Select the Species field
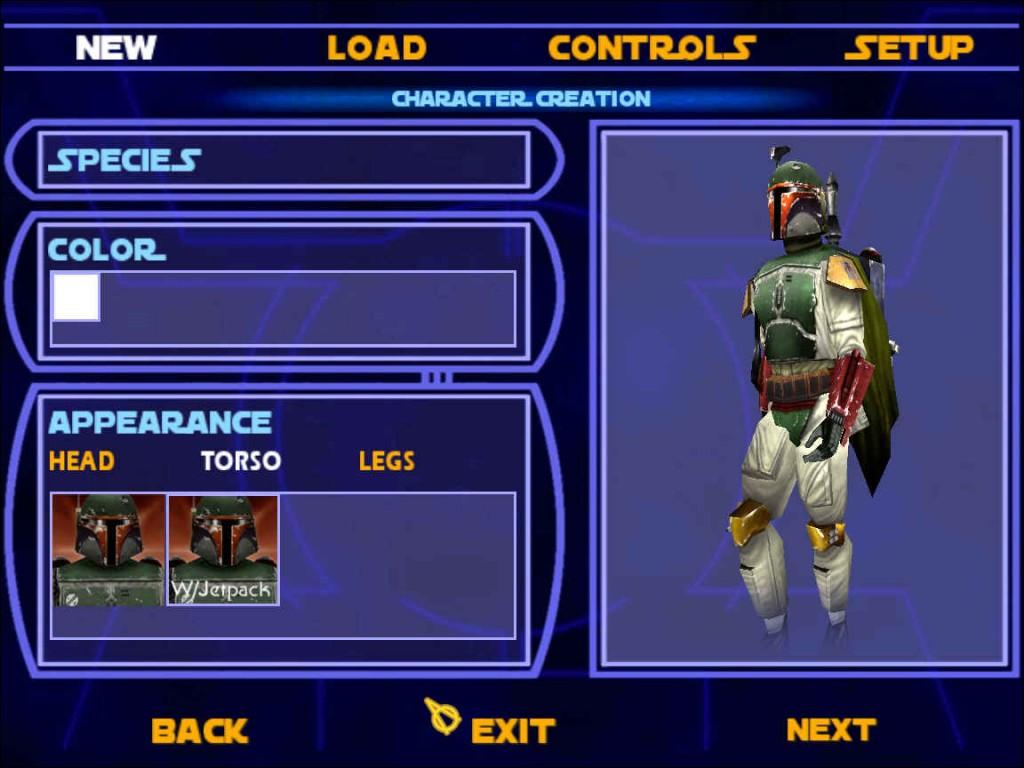The image size is (1024, 768). (x=283, y=160)
